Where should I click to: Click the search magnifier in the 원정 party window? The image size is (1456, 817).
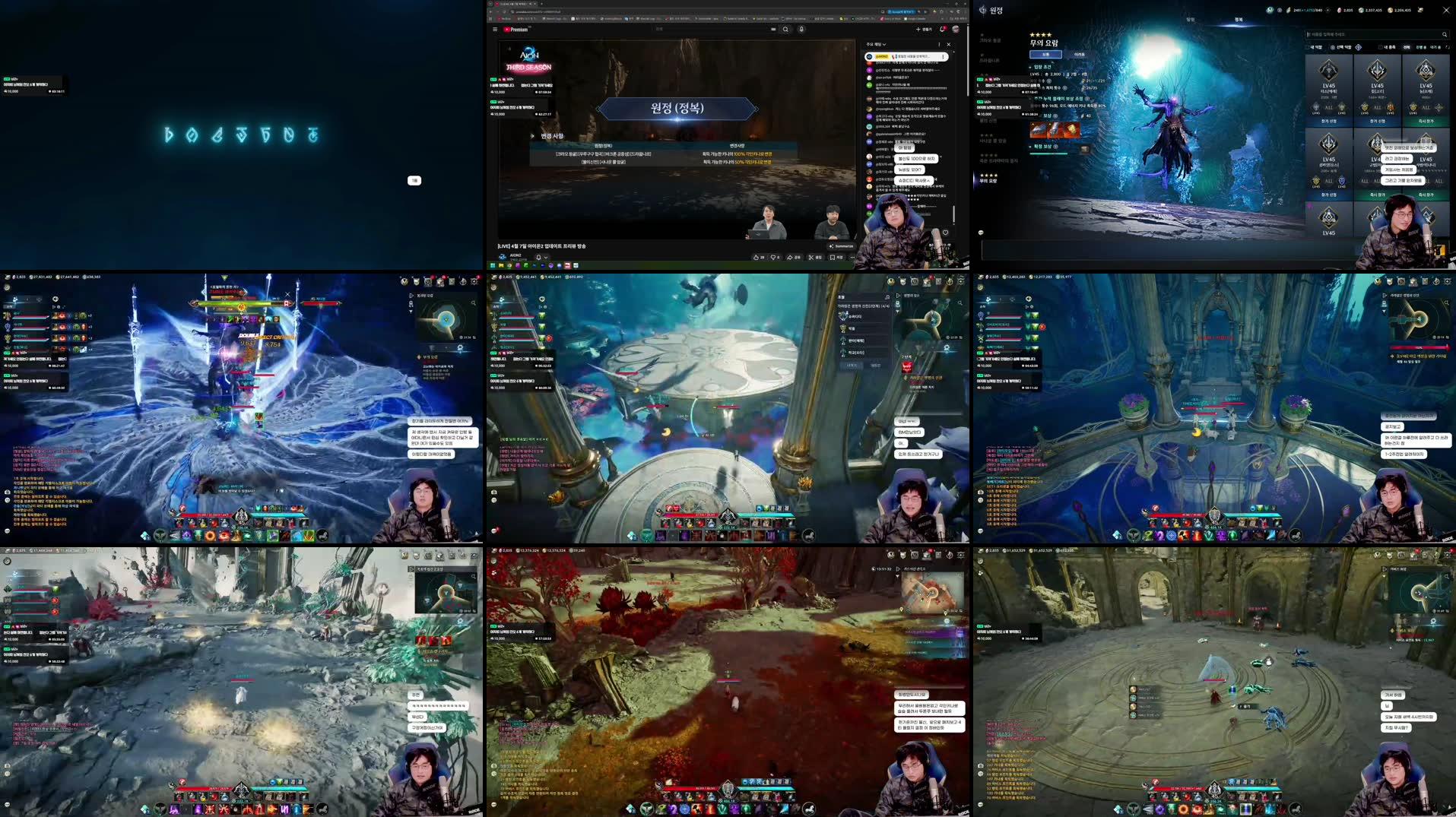1445,33
